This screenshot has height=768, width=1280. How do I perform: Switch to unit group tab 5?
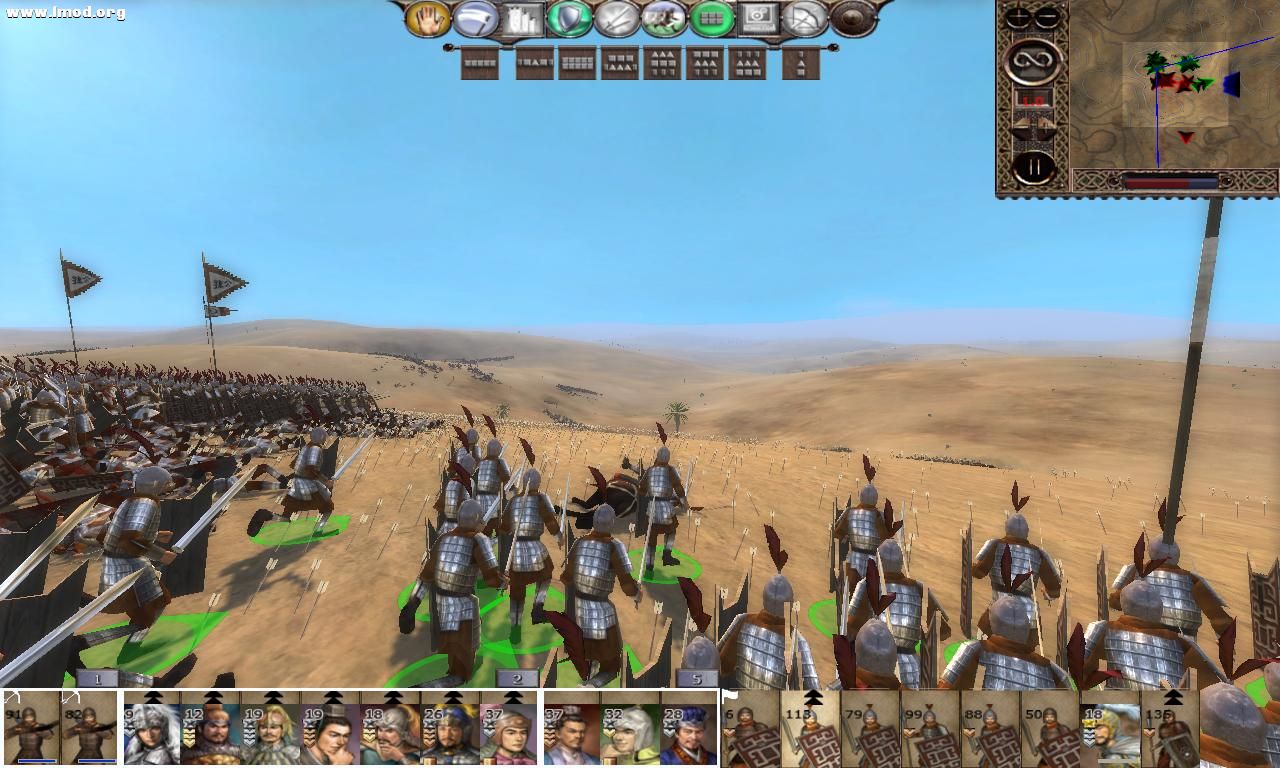[x=697, y=677]
